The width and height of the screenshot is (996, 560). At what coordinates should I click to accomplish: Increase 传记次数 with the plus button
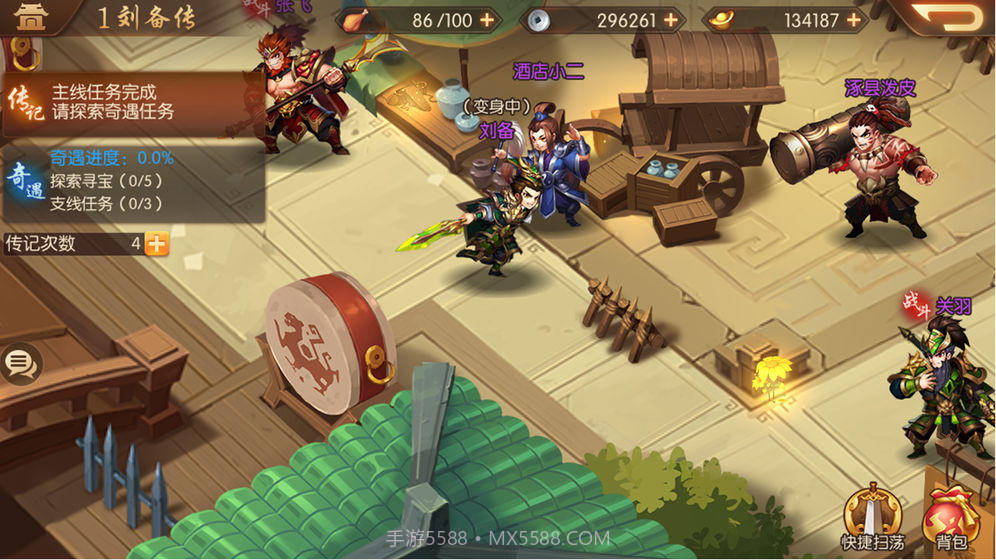pyautogui.click(x=157, y=243)
